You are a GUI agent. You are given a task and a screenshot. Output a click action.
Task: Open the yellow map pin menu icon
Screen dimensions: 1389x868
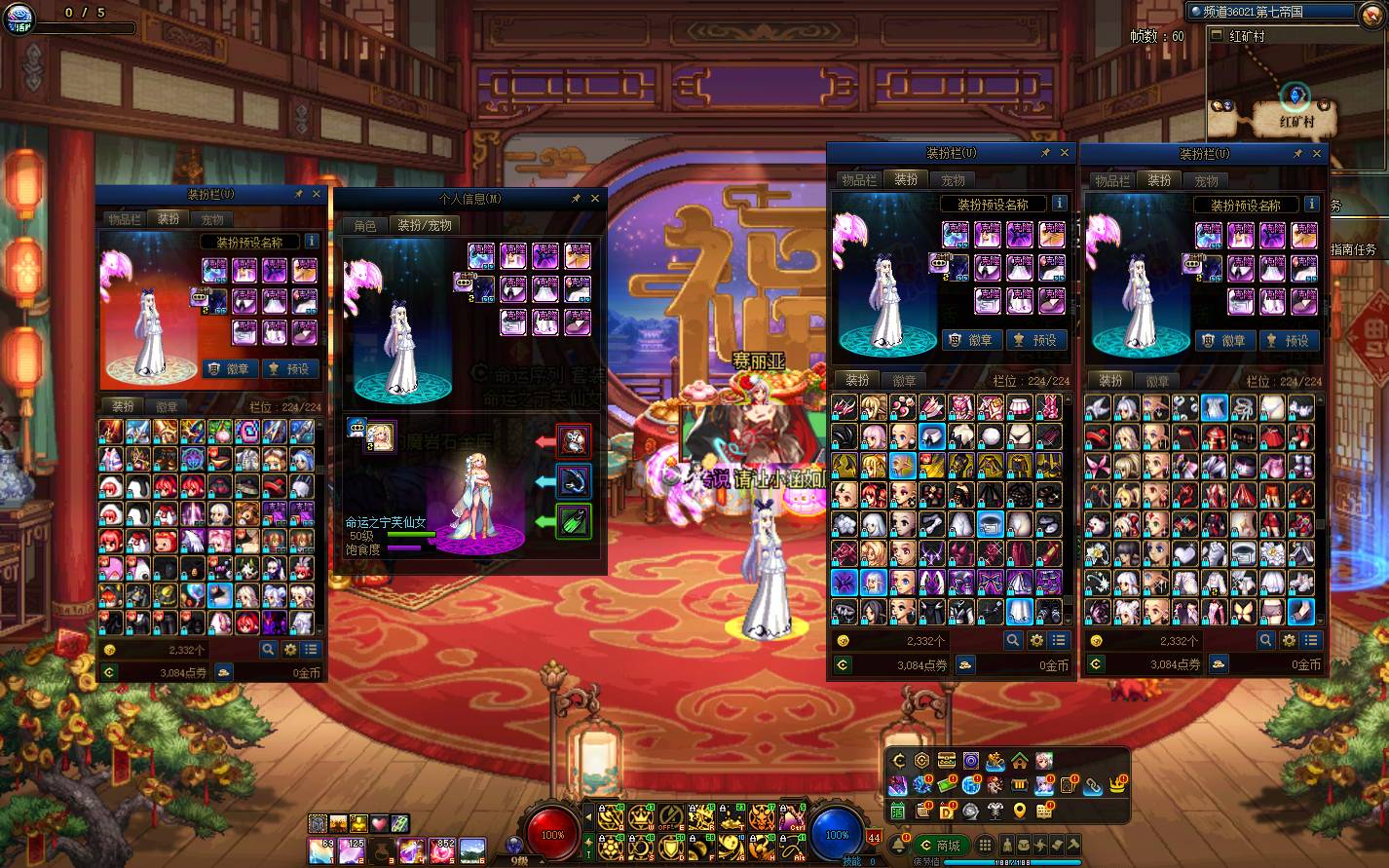1019,811
